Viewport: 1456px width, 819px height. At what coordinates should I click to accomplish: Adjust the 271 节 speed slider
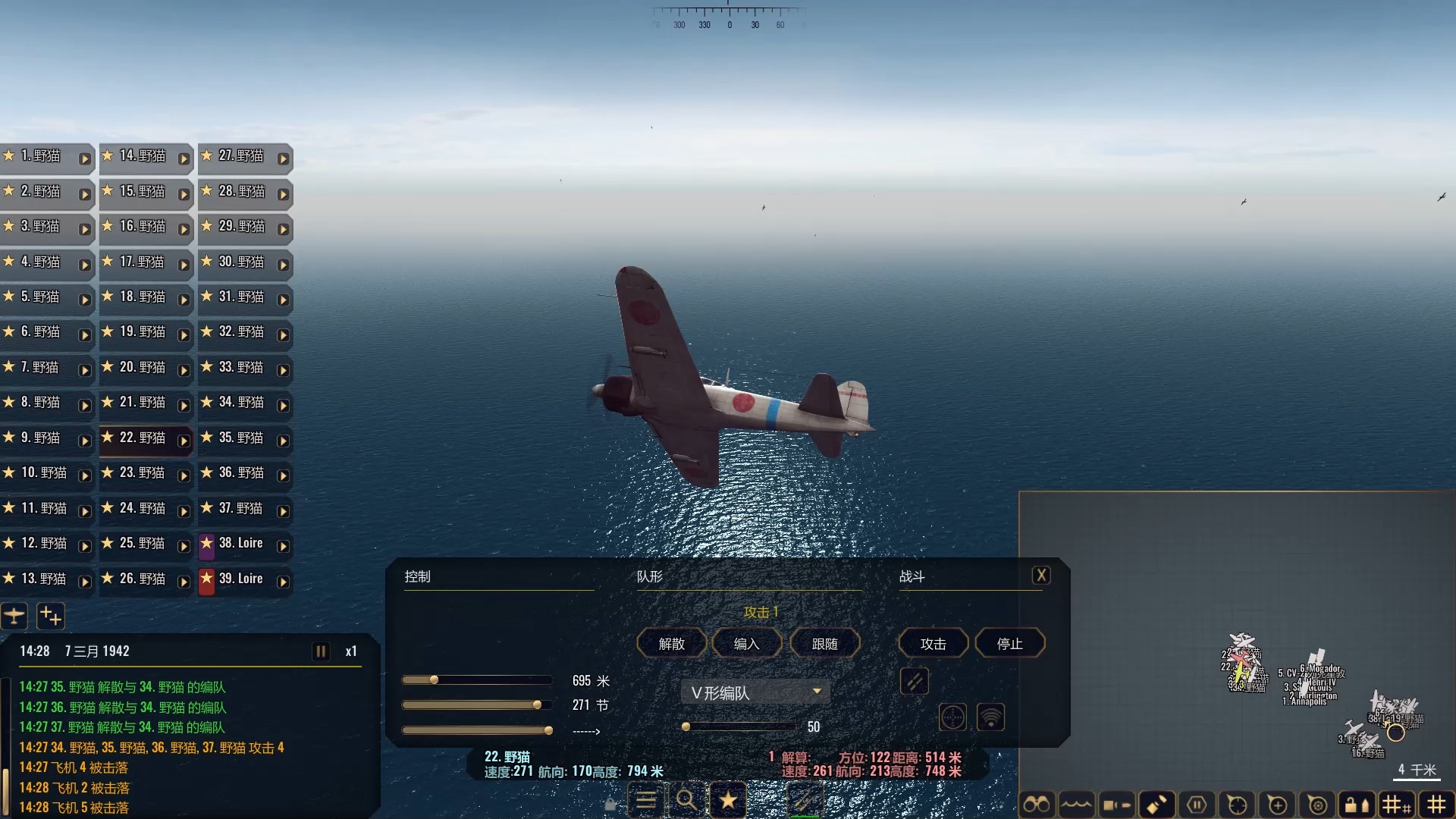pos(537,705)
